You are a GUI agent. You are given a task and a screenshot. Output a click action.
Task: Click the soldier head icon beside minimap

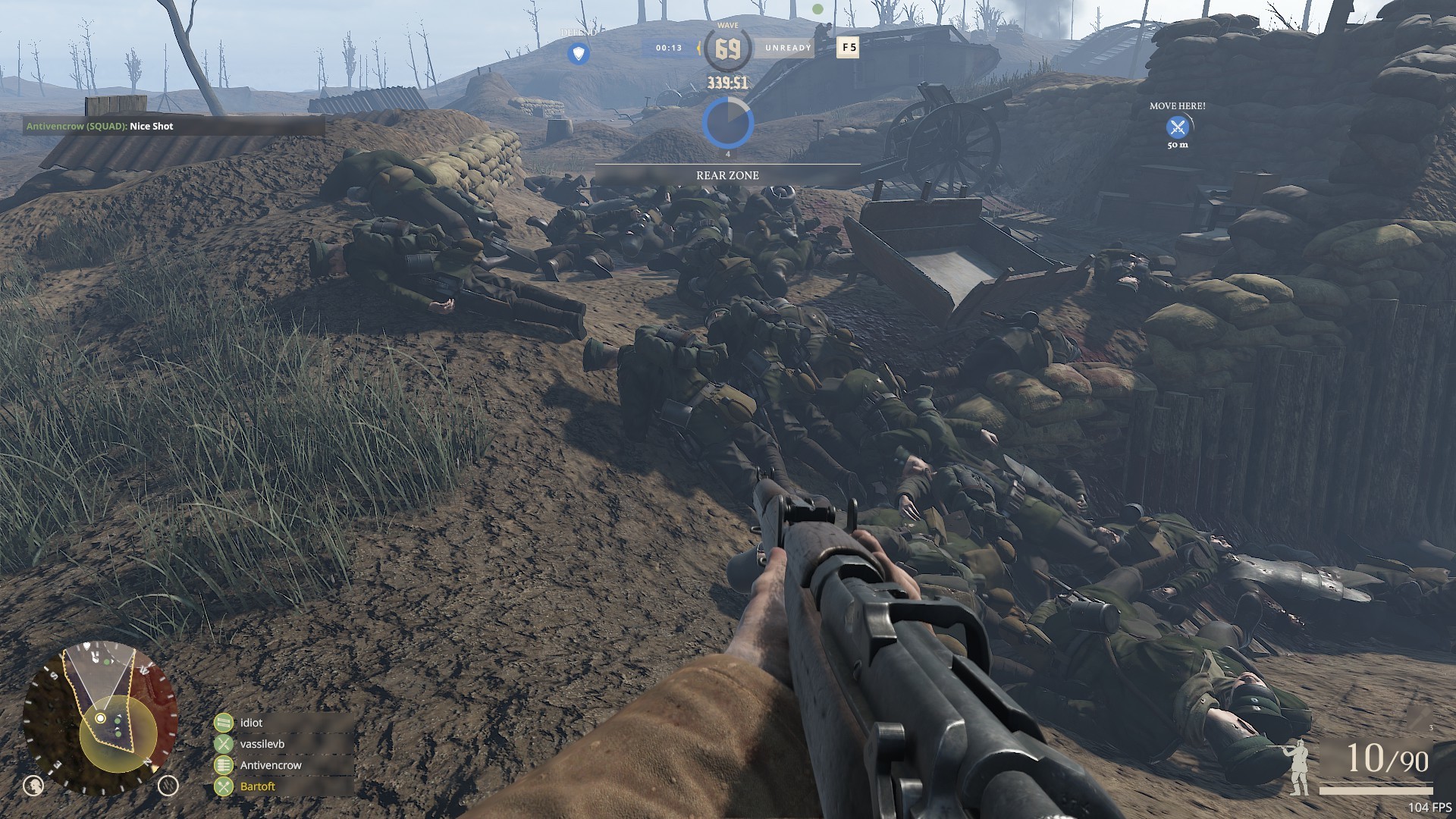point(33,786)
